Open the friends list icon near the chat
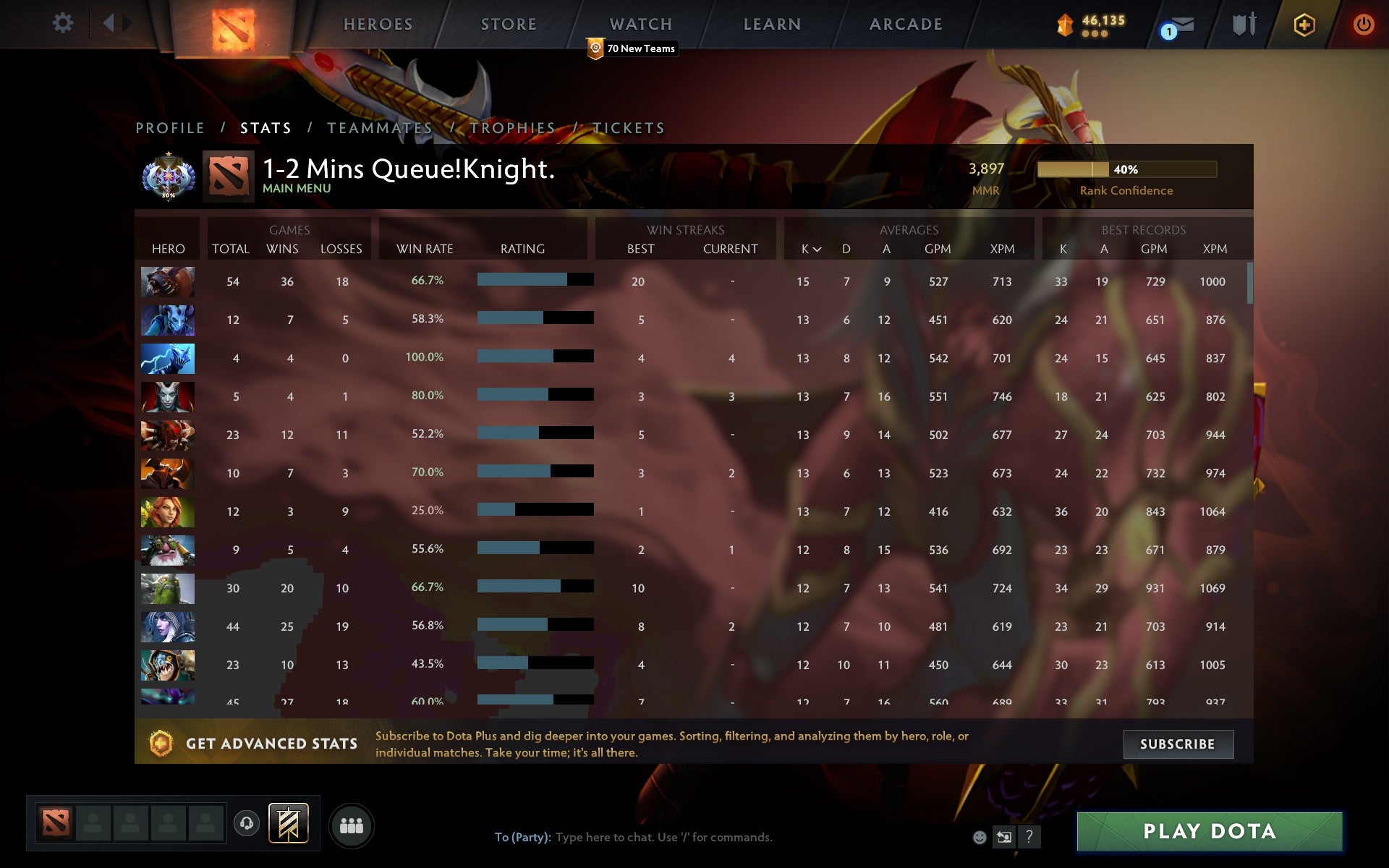The width and height of the screenshot is (1389, 868). 352,824
